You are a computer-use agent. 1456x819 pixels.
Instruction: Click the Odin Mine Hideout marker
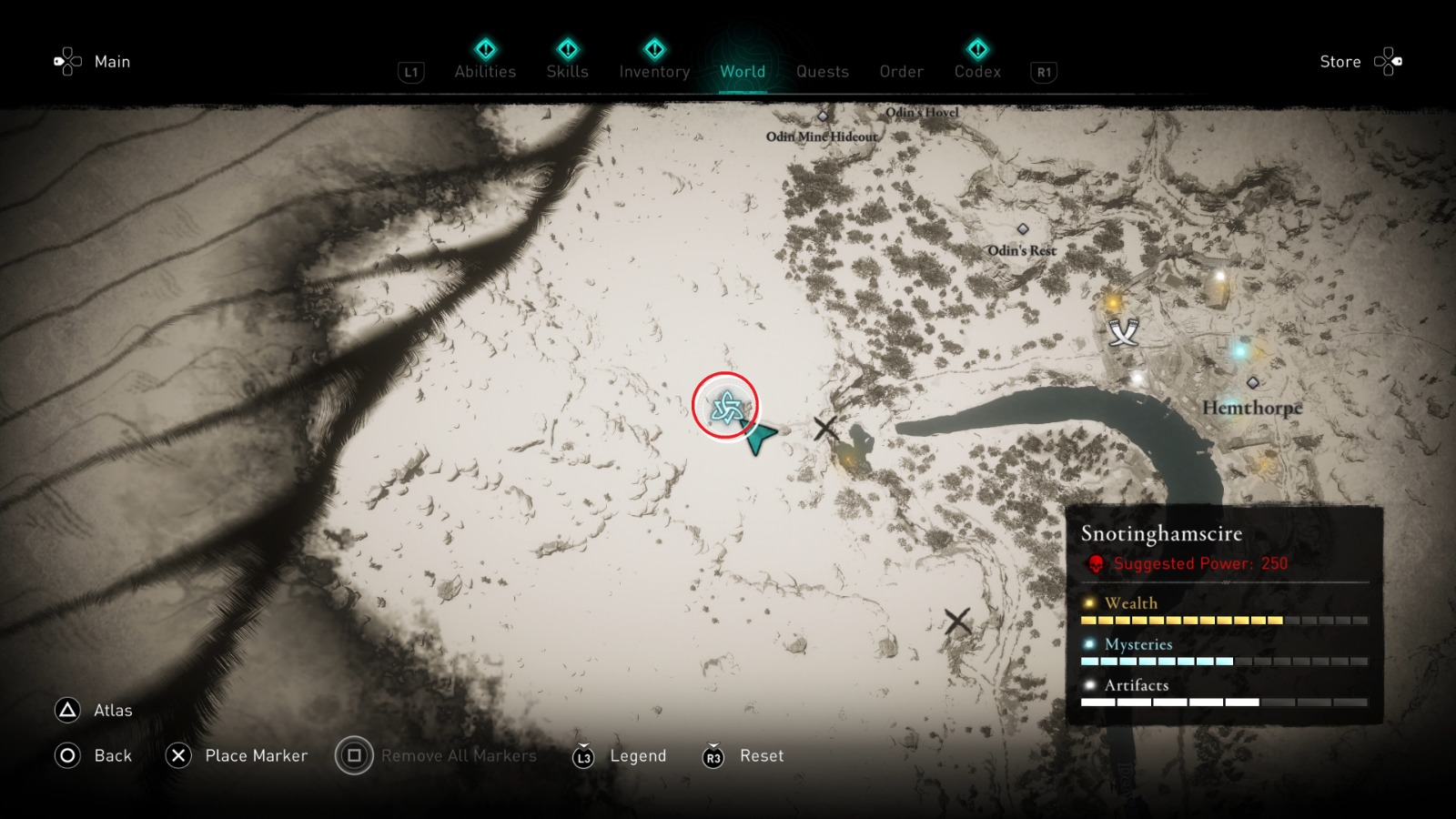pyautogui.click(x=824, y=116)
